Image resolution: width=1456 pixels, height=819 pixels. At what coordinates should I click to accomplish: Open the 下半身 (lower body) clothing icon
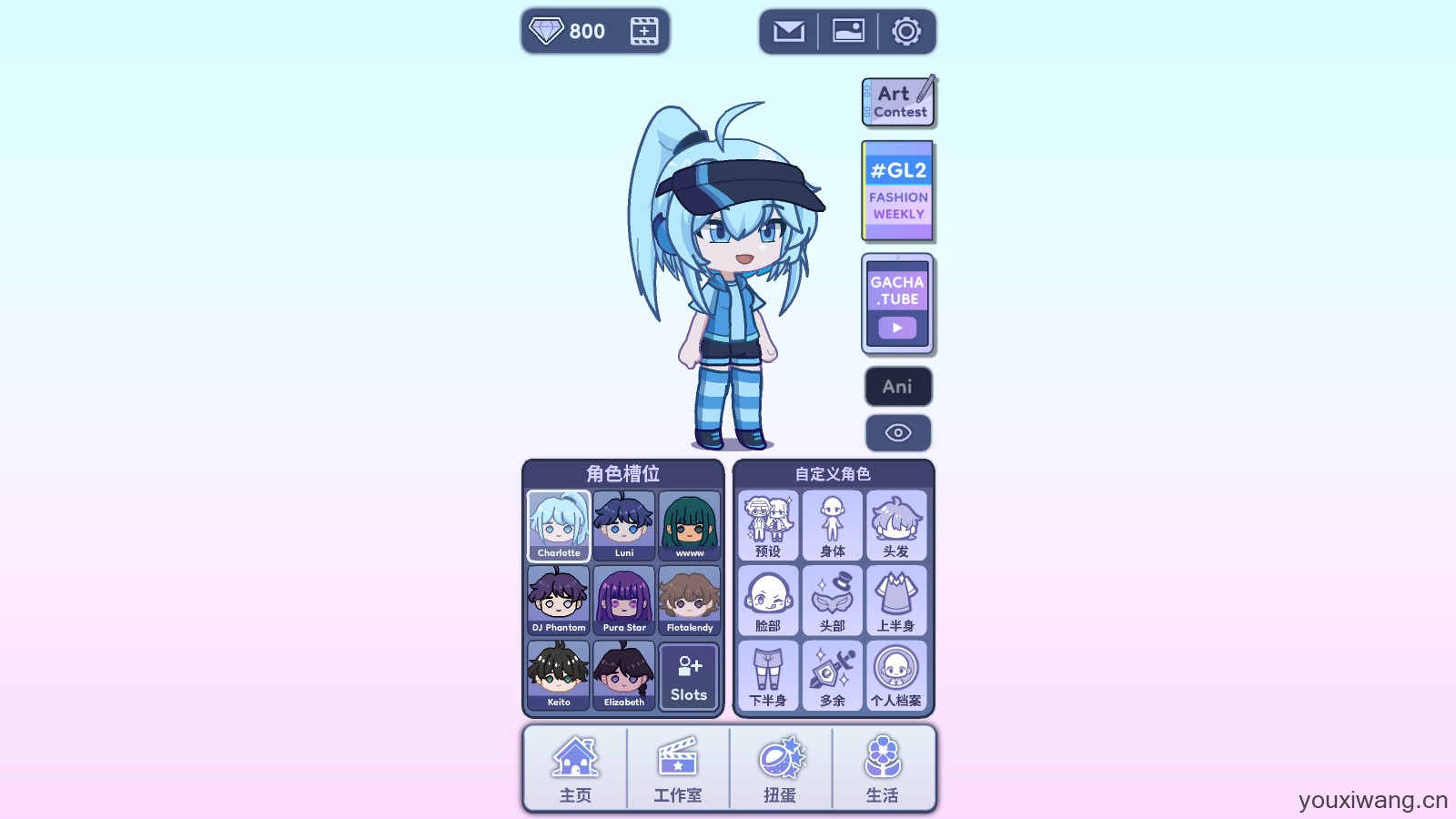tap(770, 675)
